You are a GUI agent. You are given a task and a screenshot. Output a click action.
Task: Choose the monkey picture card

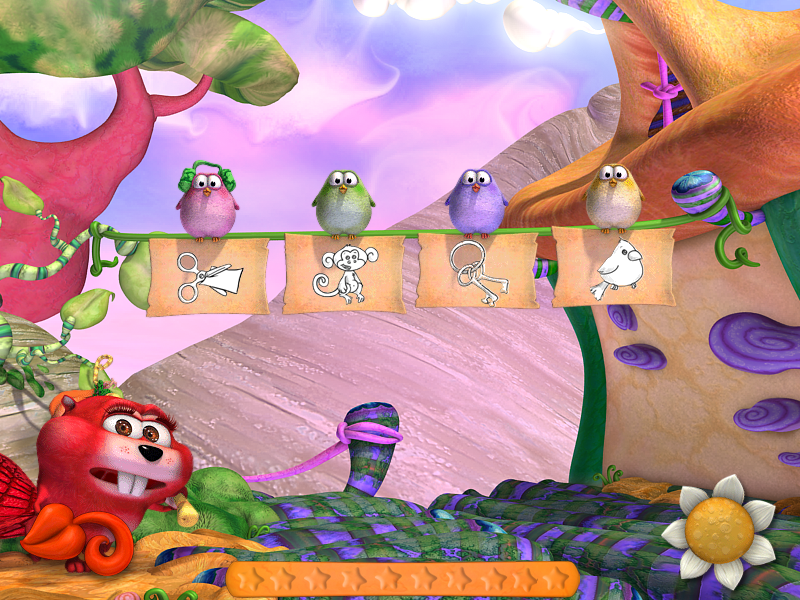pyautogui.click(x=344, y=273)
